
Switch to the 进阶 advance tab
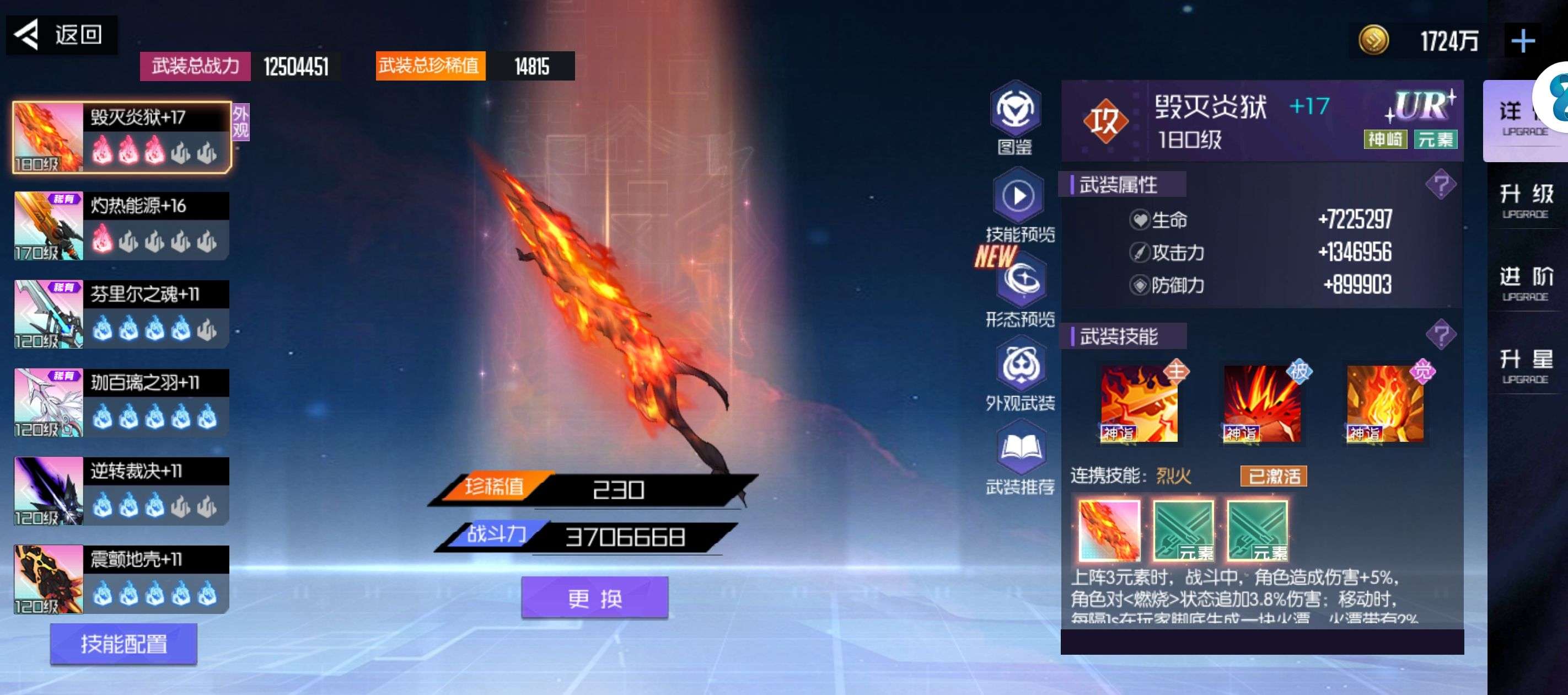(x=1526, y=282)
